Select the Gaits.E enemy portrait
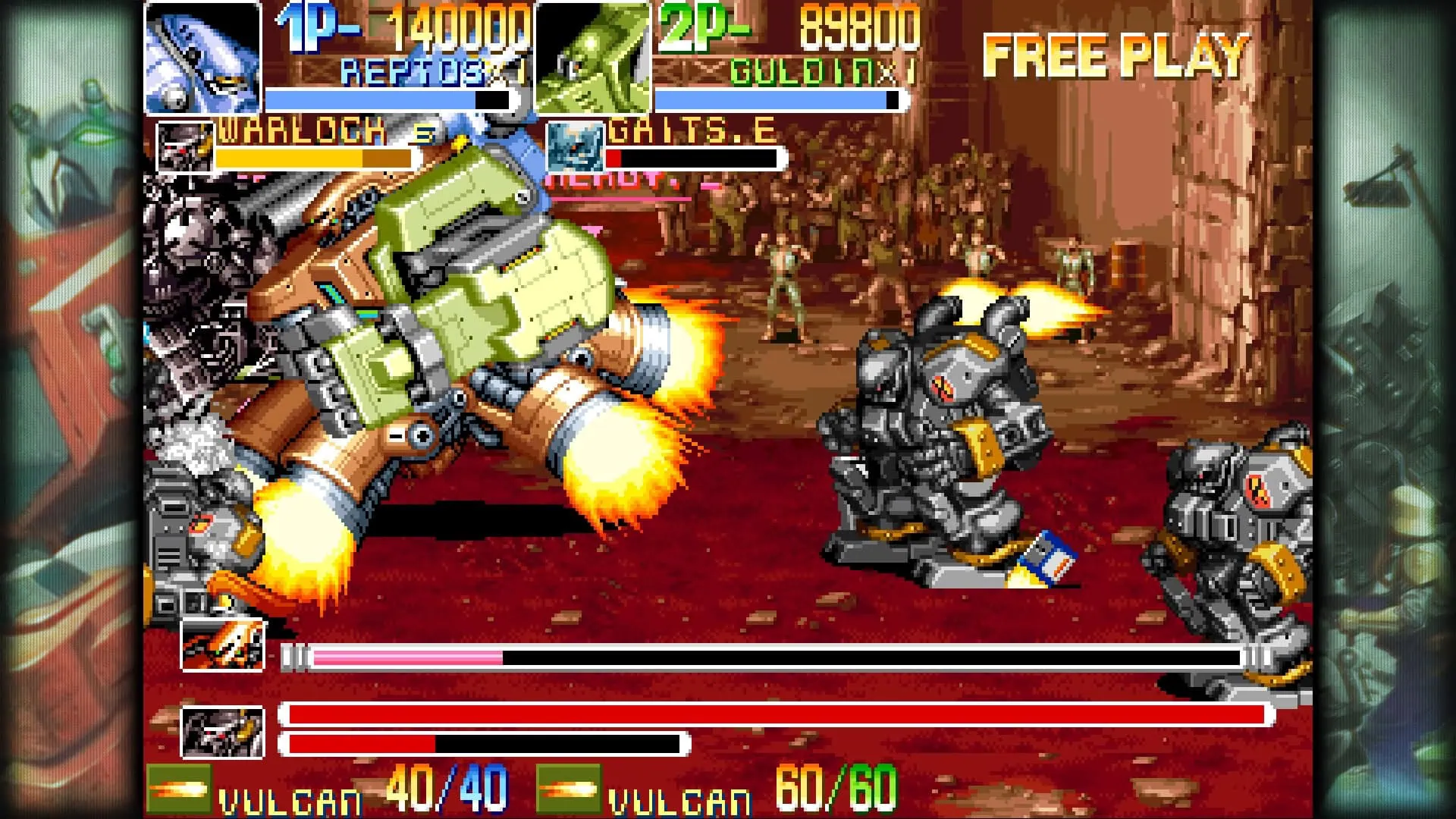 574,146
